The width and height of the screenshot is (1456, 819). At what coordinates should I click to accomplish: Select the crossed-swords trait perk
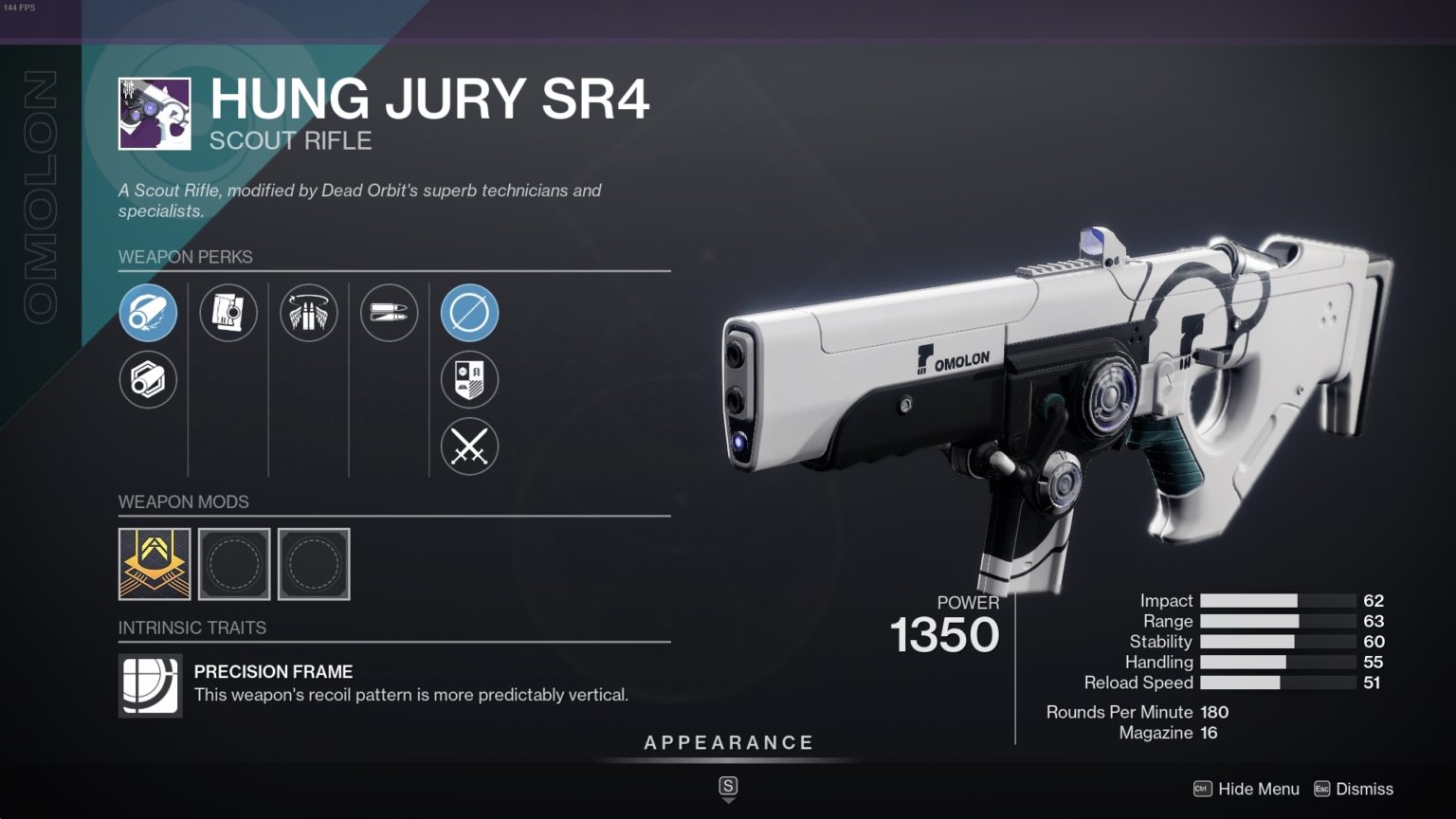tap(469, 446)
